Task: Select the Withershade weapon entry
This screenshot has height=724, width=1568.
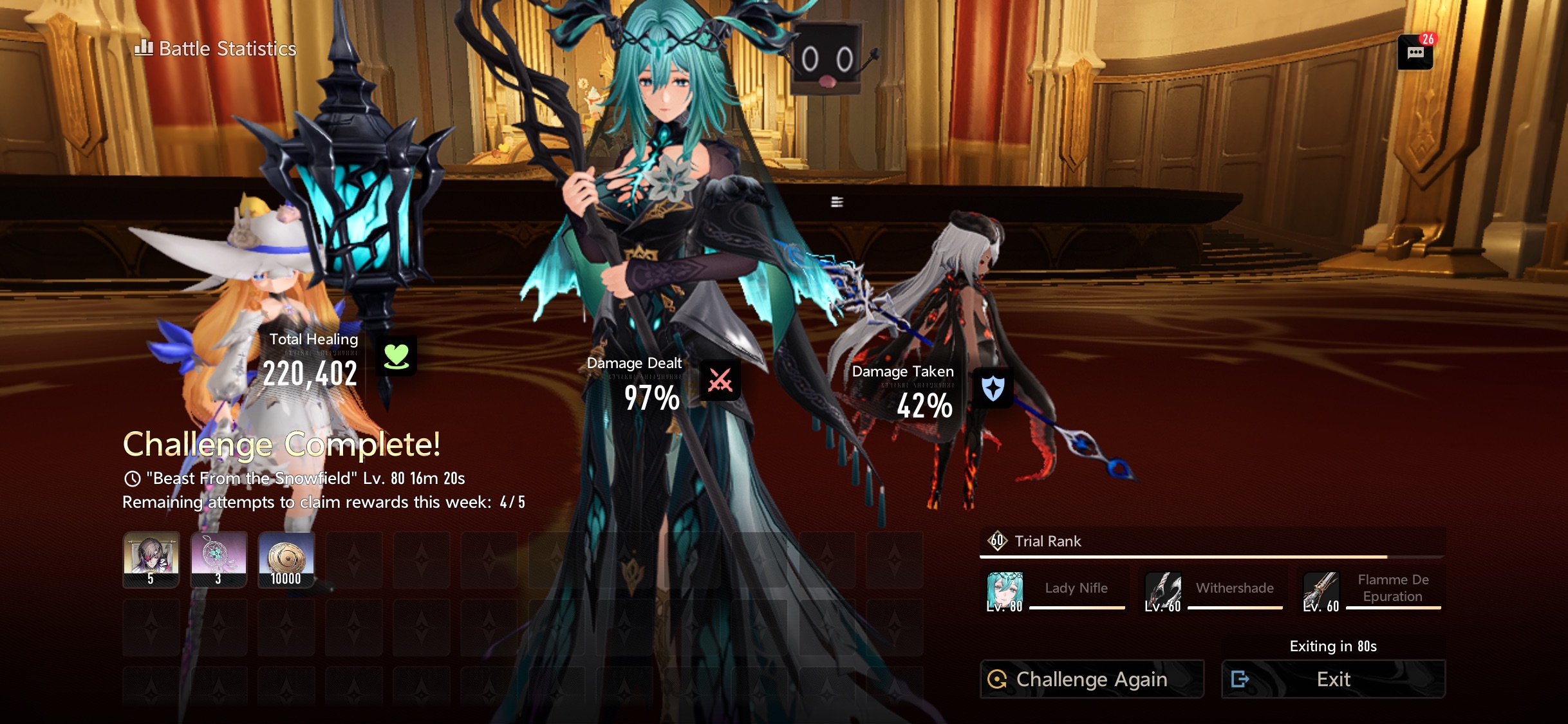Action: (1213, 590)
